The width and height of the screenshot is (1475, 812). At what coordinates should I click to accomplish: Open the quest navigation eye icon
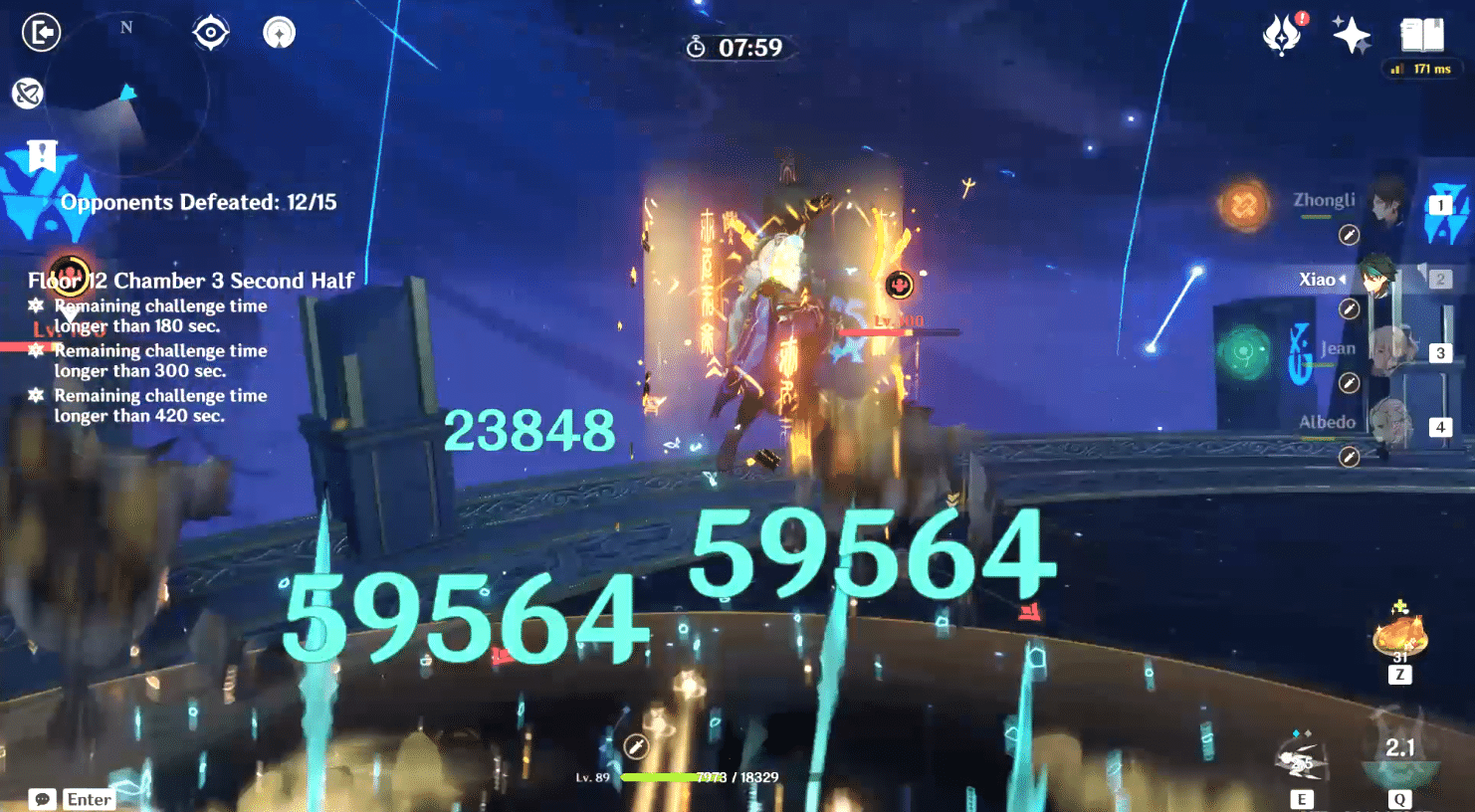click(x=210, y=31)
